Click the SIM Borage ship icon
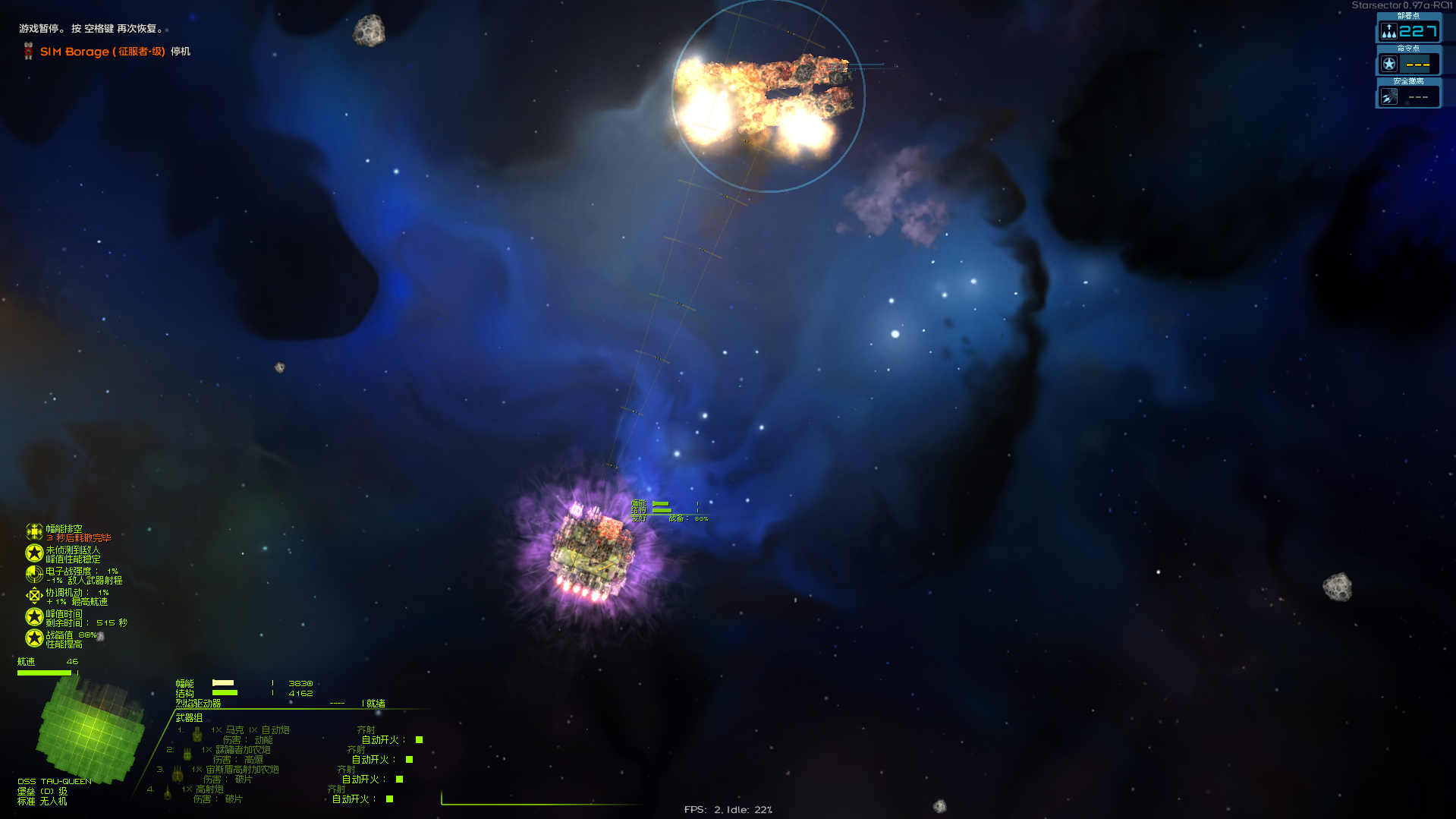 [28, 52]
